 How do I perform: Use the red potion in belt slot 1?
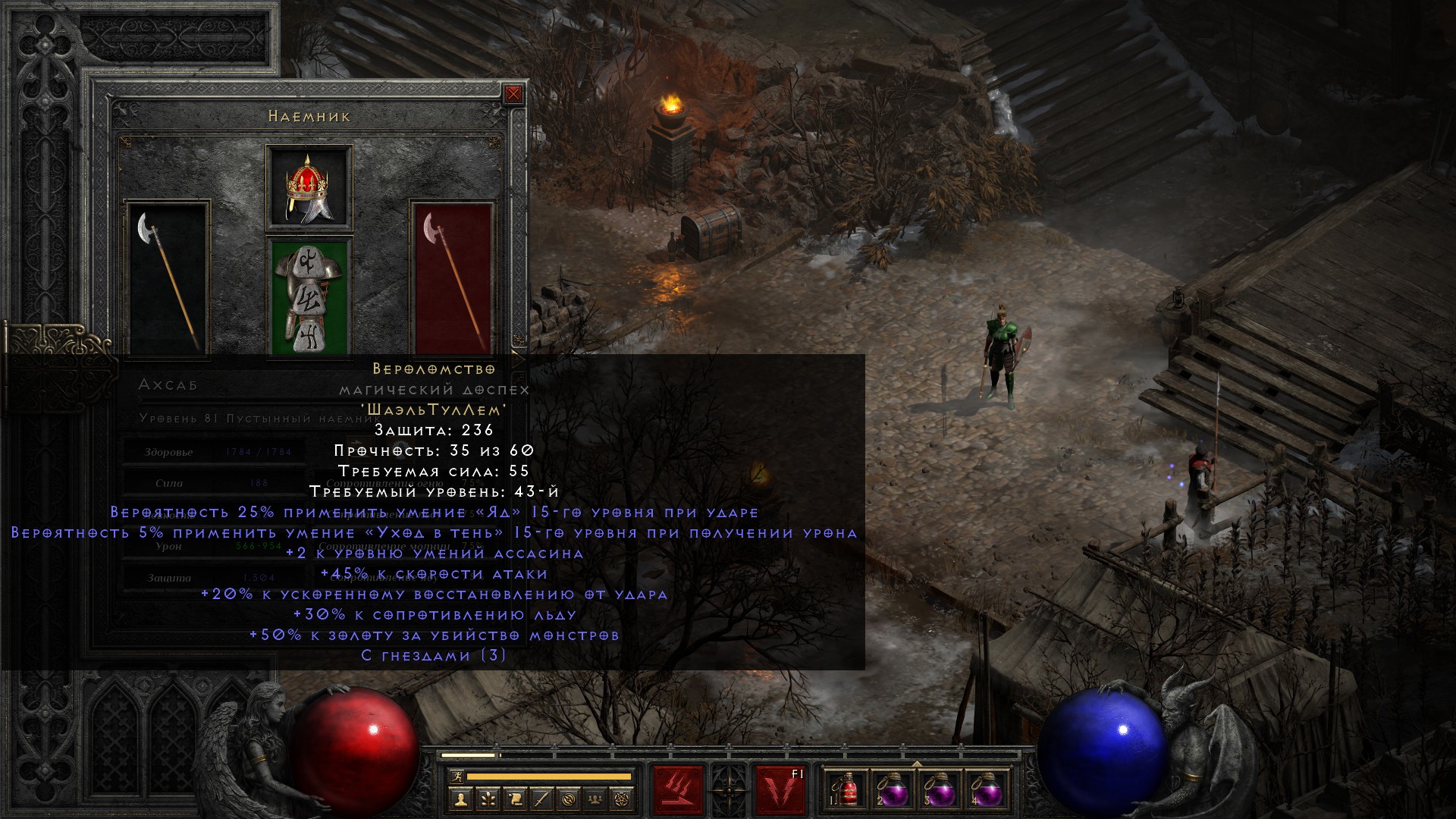pyautogui.click(x=849, y=790)
